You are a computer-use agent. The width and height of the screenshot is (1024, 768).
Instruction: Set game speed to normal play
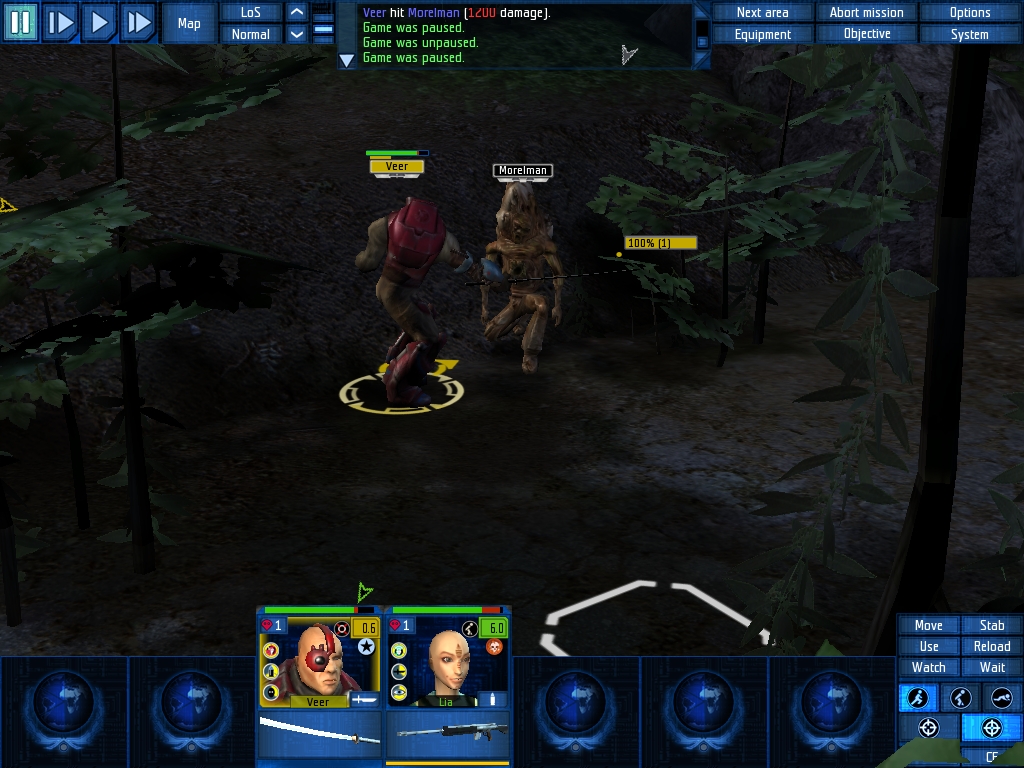click(x=99, y=22)
